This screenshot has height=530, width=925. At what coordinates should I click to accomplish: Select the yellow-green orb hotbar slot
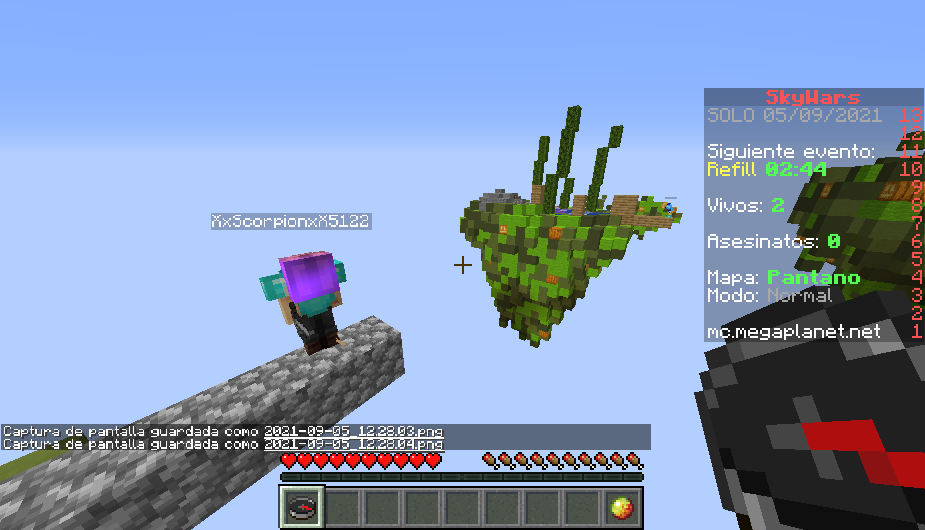point(622,507)
